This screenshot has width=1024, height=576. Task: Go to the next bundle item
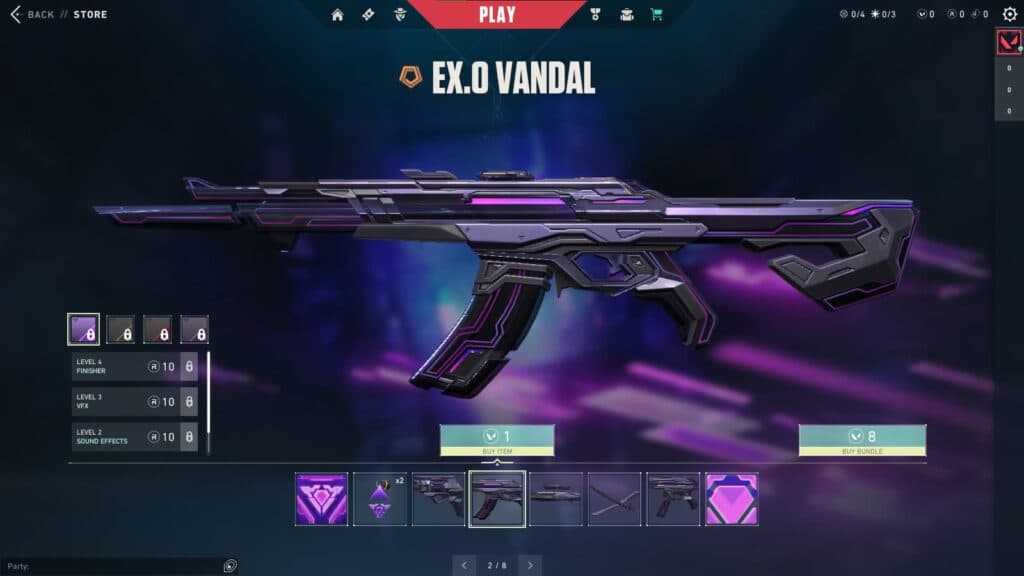(530, 565)
